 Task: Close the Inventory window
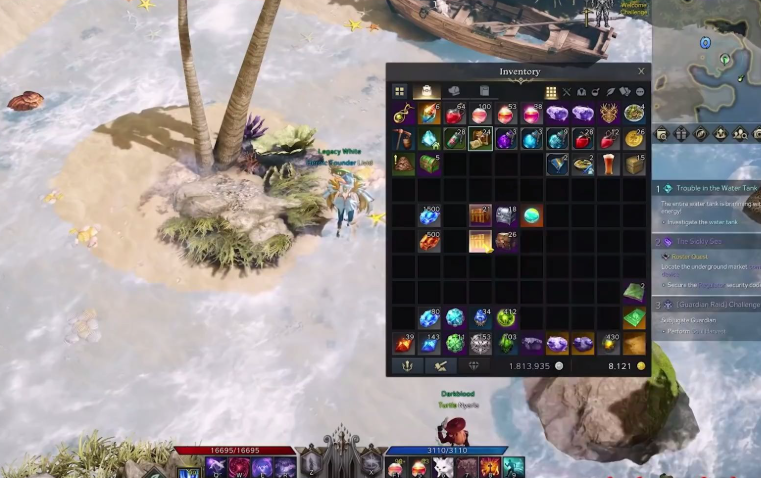pyautogui.click(x=641, y=72)
